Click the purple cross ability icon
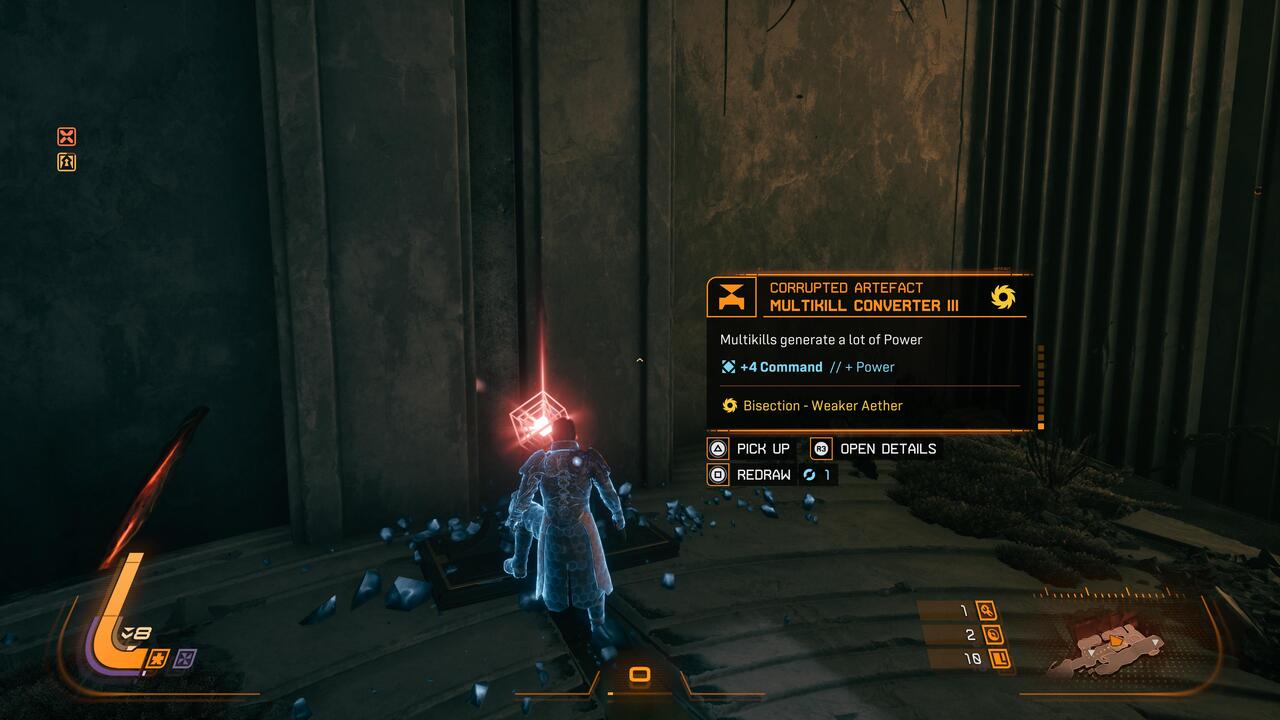This screenshot has width=1280, height=720. 185,658
